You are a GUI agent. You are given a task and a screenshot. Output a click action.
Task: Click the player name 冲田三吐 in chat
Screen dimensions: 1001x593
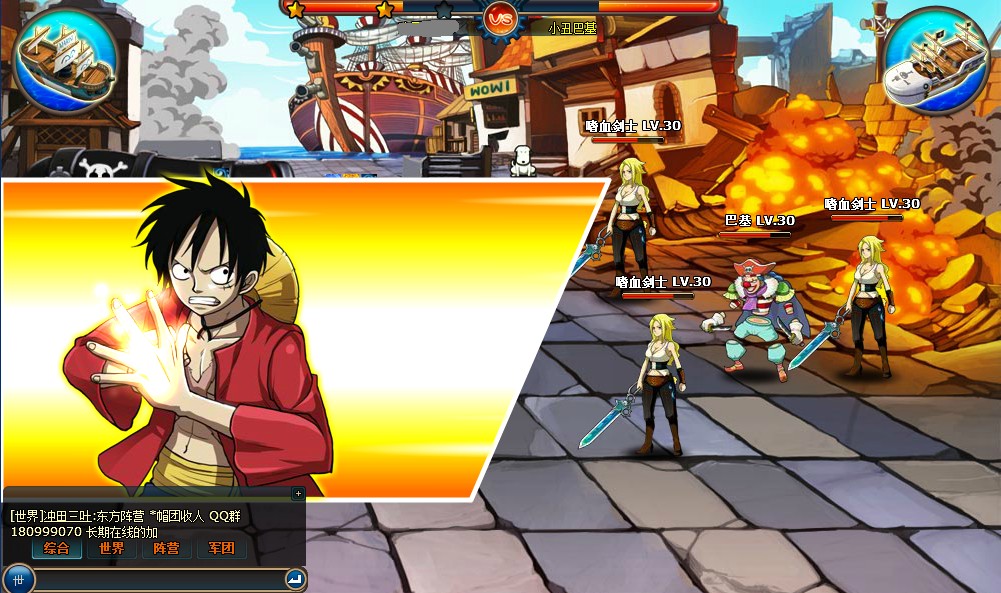click(x=69, y=516)
